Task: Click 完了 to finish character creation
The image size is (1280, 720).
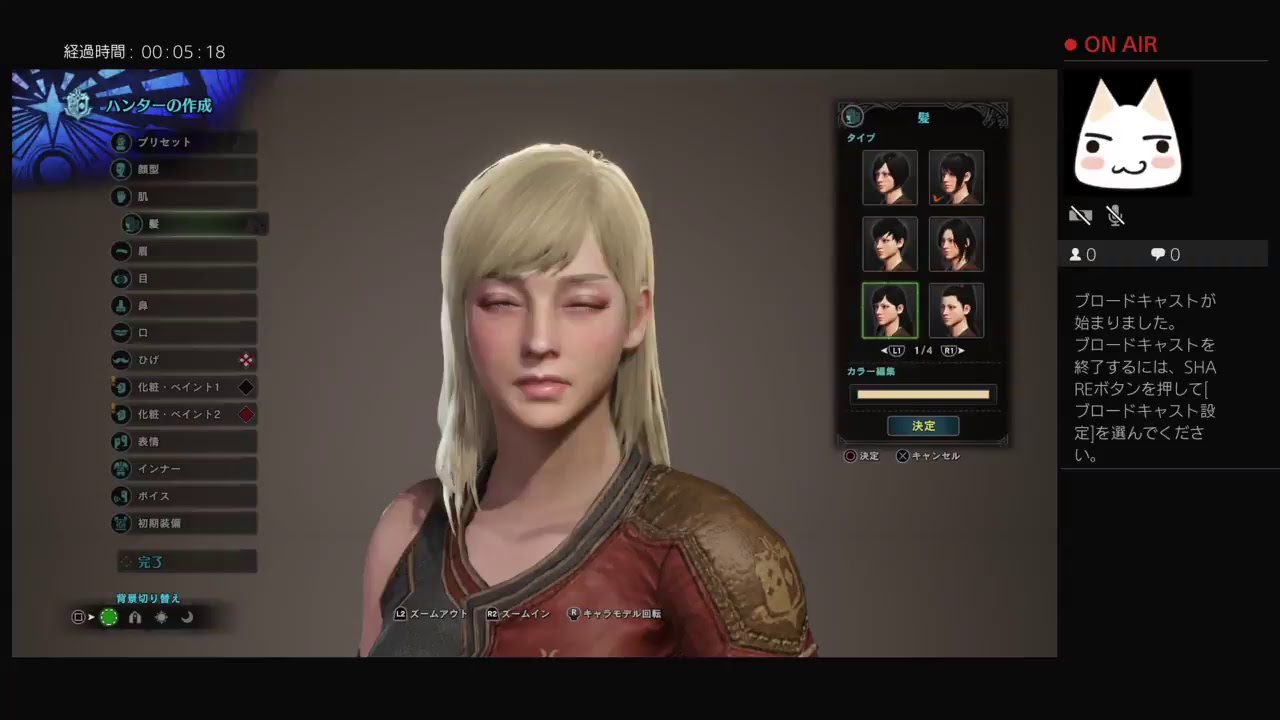Action: pyautogui.click(x=150, y=562)
